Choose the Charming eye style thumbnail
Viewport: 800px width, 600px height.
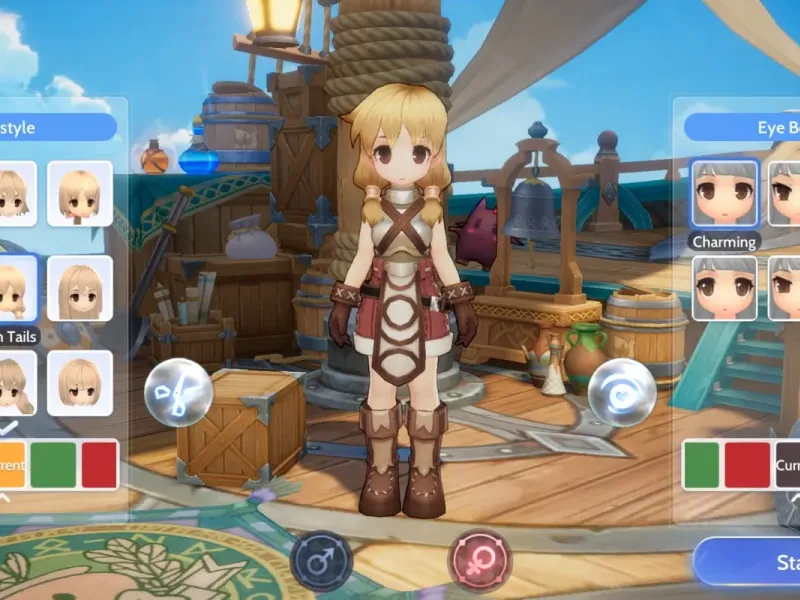click(724, 194)
